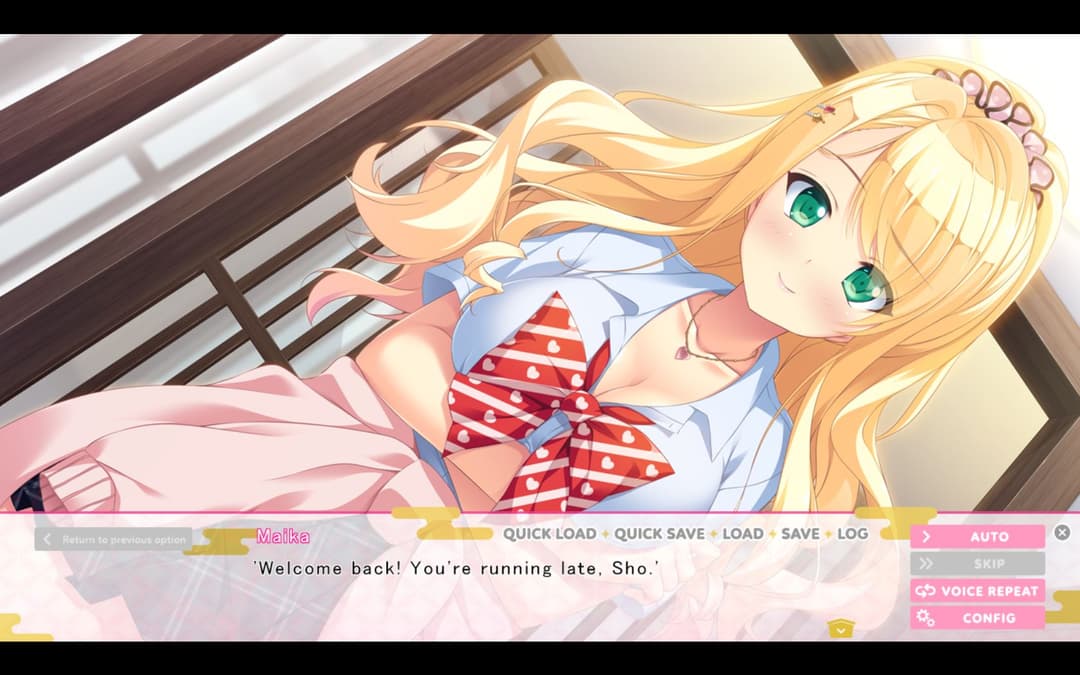Viewport: 1080px width, 675px height.
Task: Return to previous option
Action: point(113,540)
